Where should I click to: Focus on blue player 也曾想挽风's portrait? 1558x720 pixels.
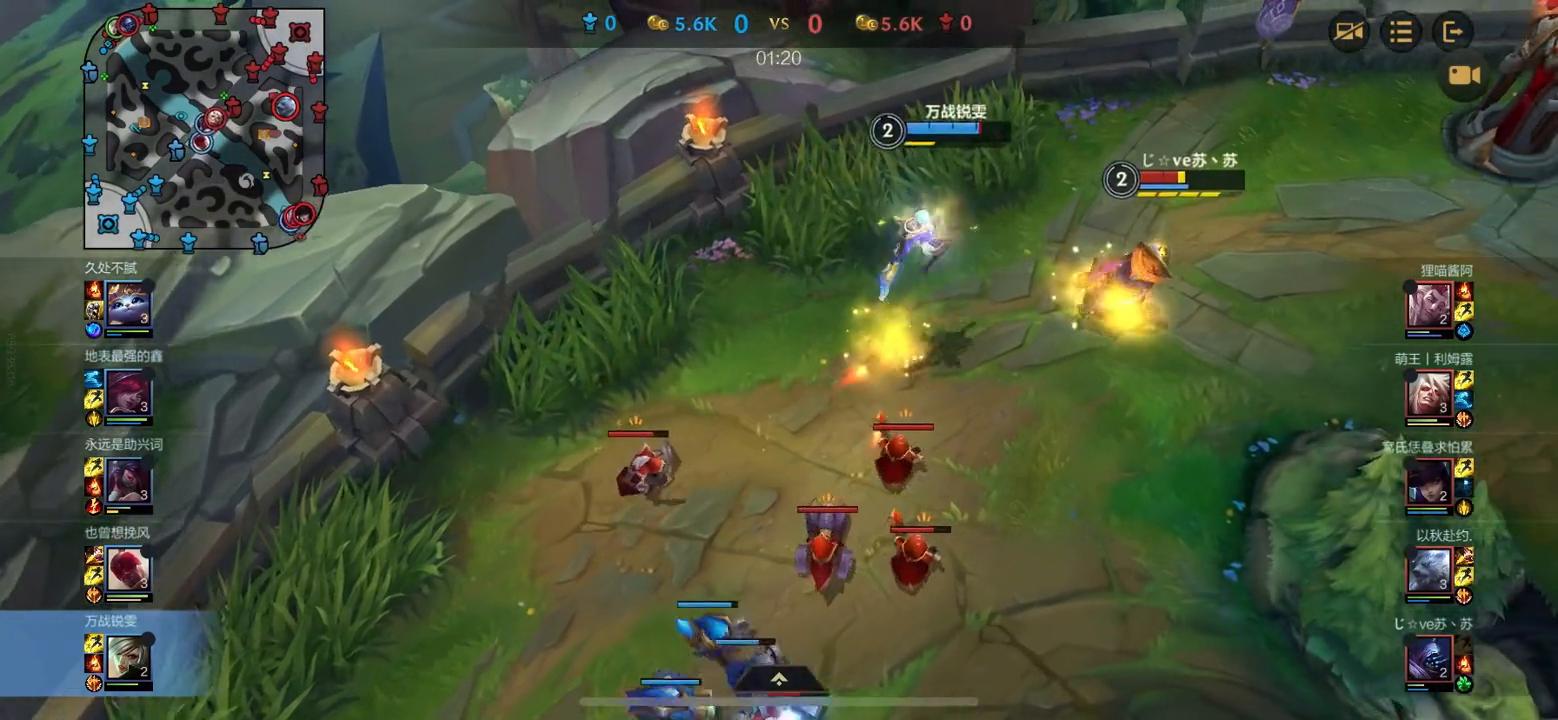(129, 569)
